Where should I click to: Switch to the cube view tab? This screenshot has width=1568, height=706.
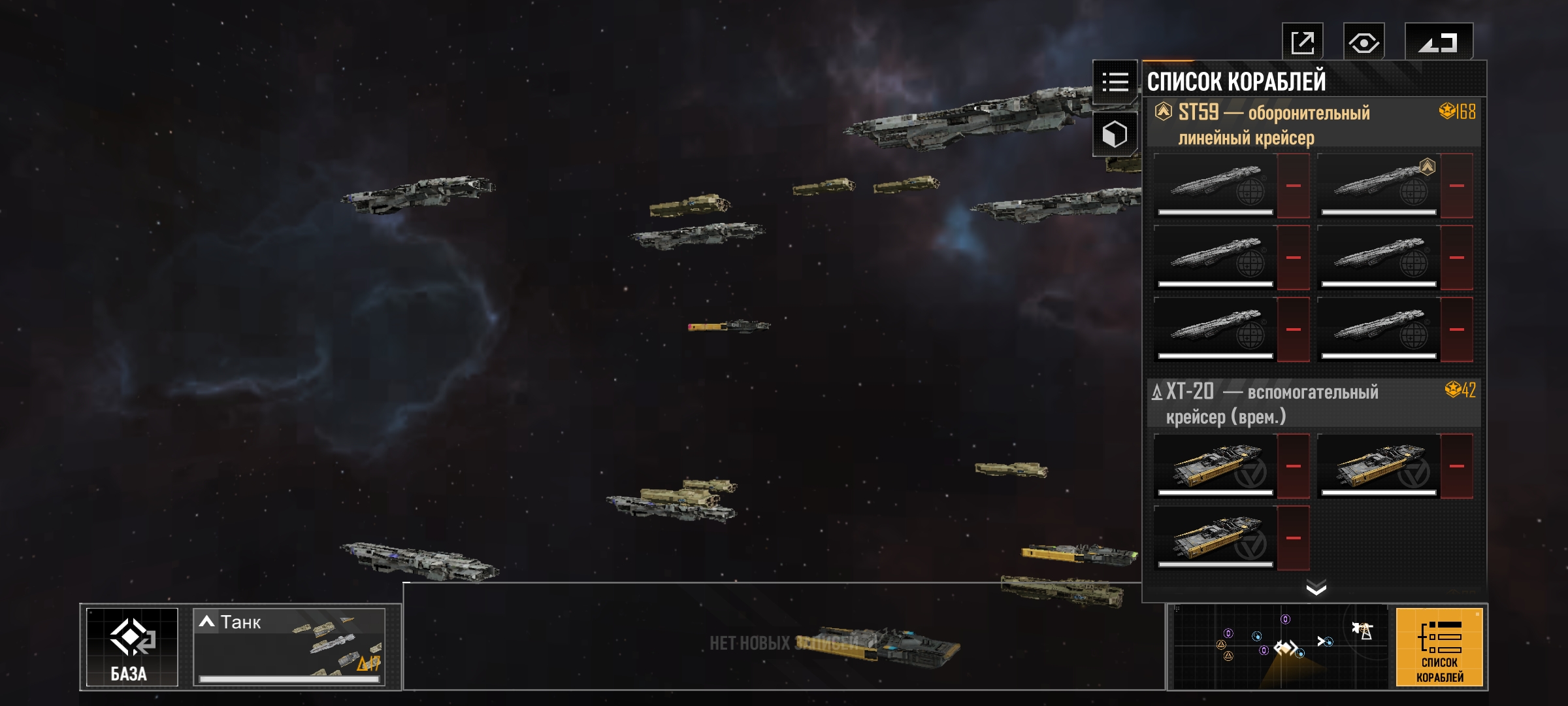click(1115, 135)
